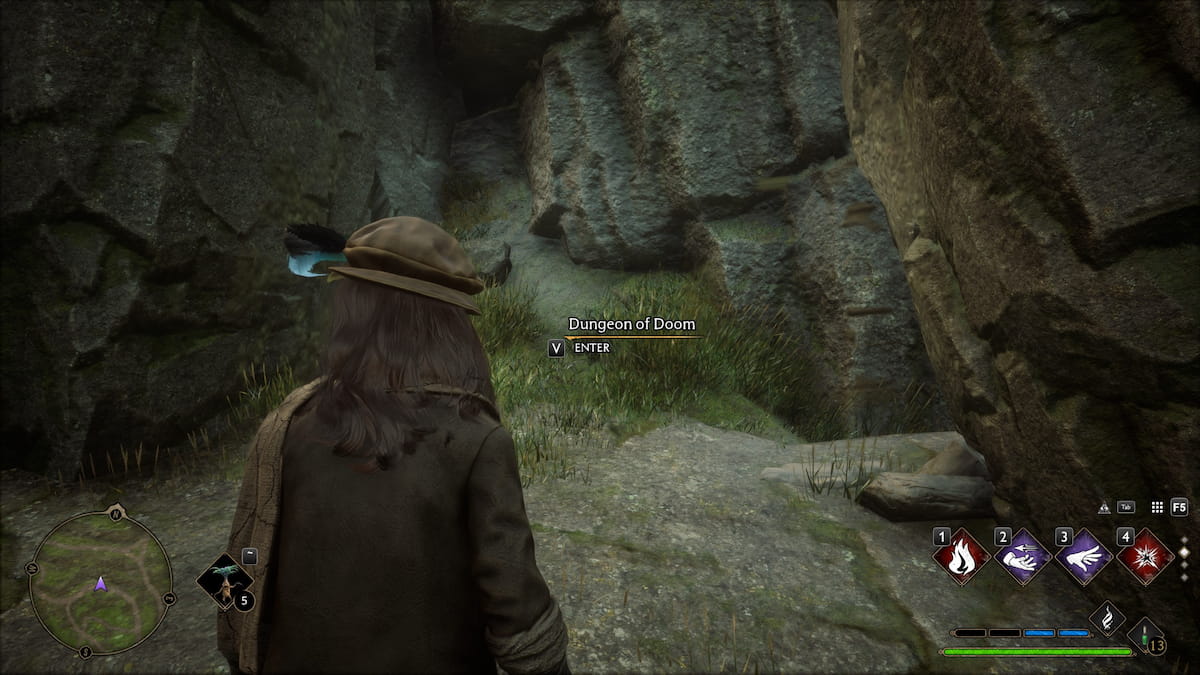Cast the flame spell in slot 1
This screenshot has width=1200, height=675.
(x=962, y=556)
